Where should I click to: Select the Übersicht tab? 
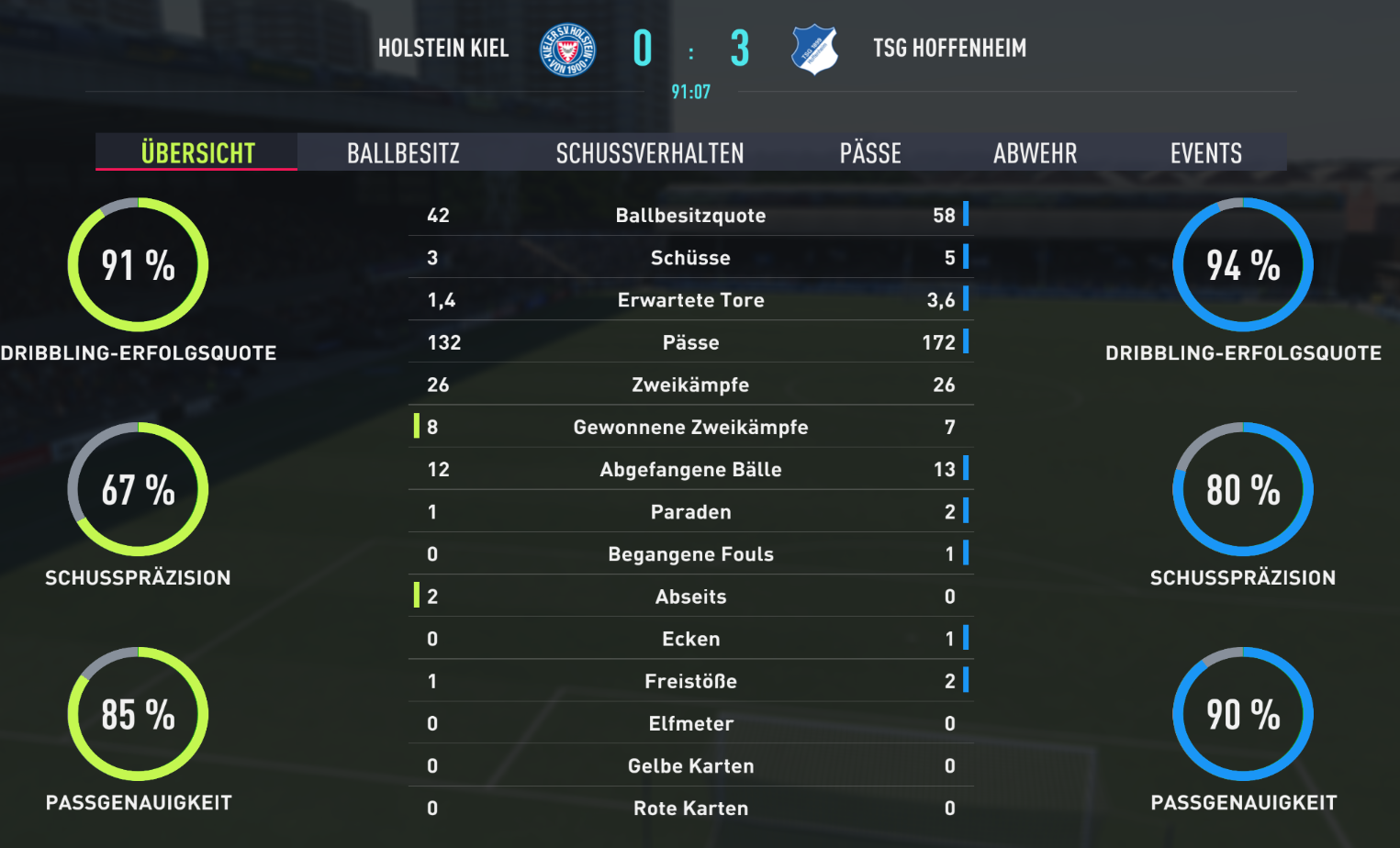197,152
